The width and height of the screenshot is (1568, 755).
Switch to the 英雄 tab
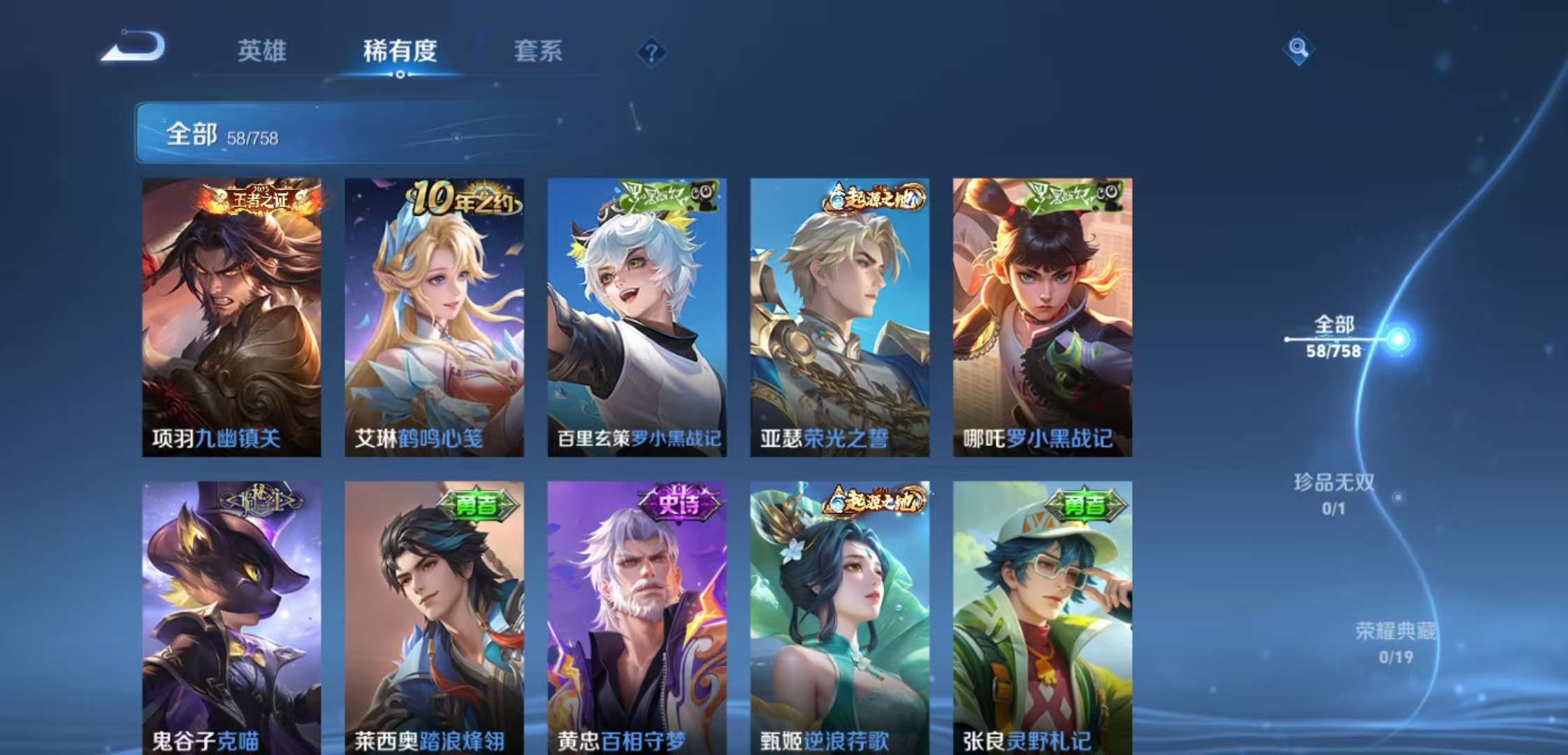(261, 52)
